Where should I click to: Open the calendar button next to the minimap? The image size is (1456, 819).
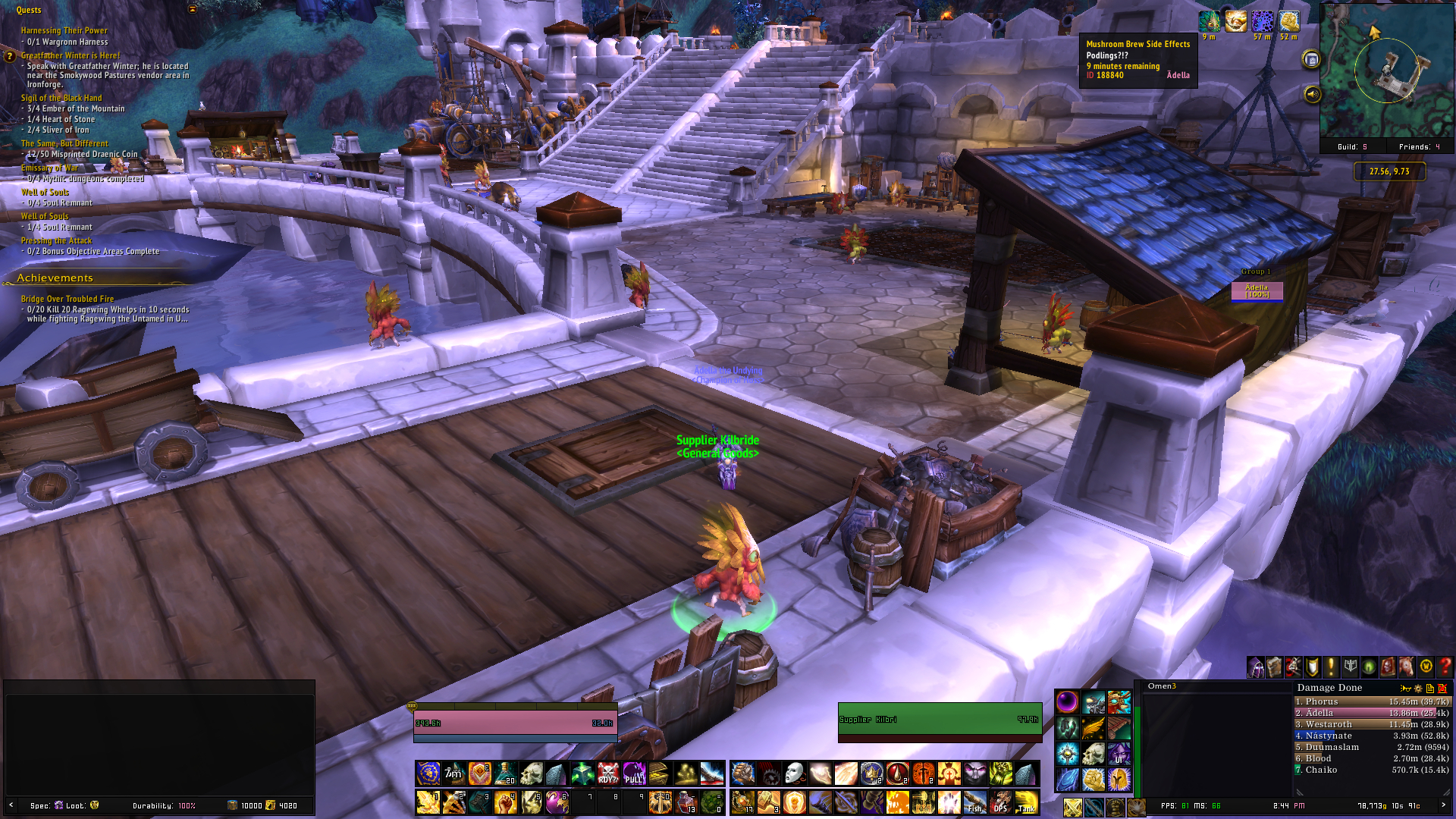(x=1312, y=60)
